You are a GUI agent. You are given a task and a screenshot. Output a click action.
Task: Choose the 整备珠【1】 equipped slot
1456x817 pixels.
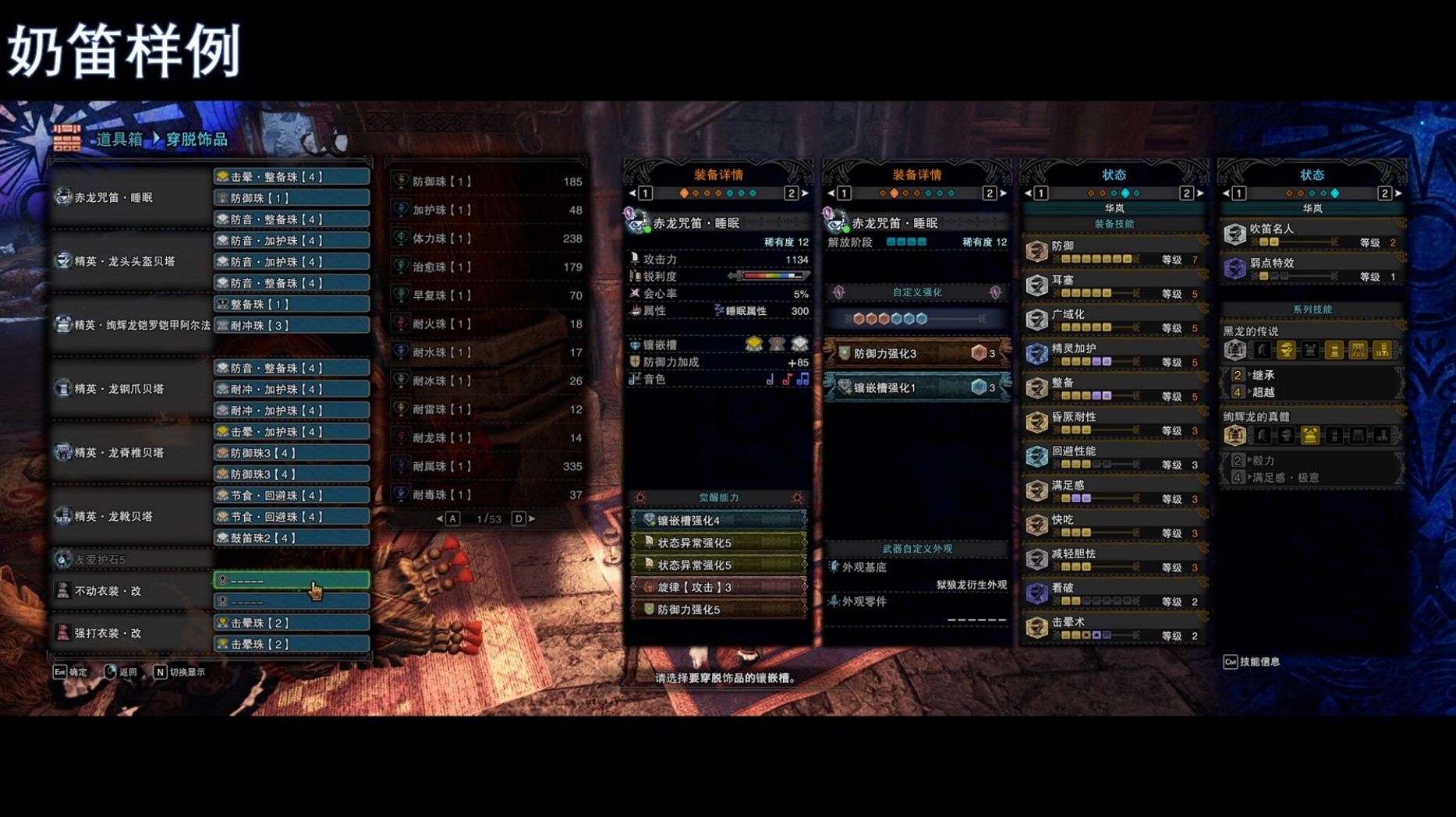coord(291,304)
